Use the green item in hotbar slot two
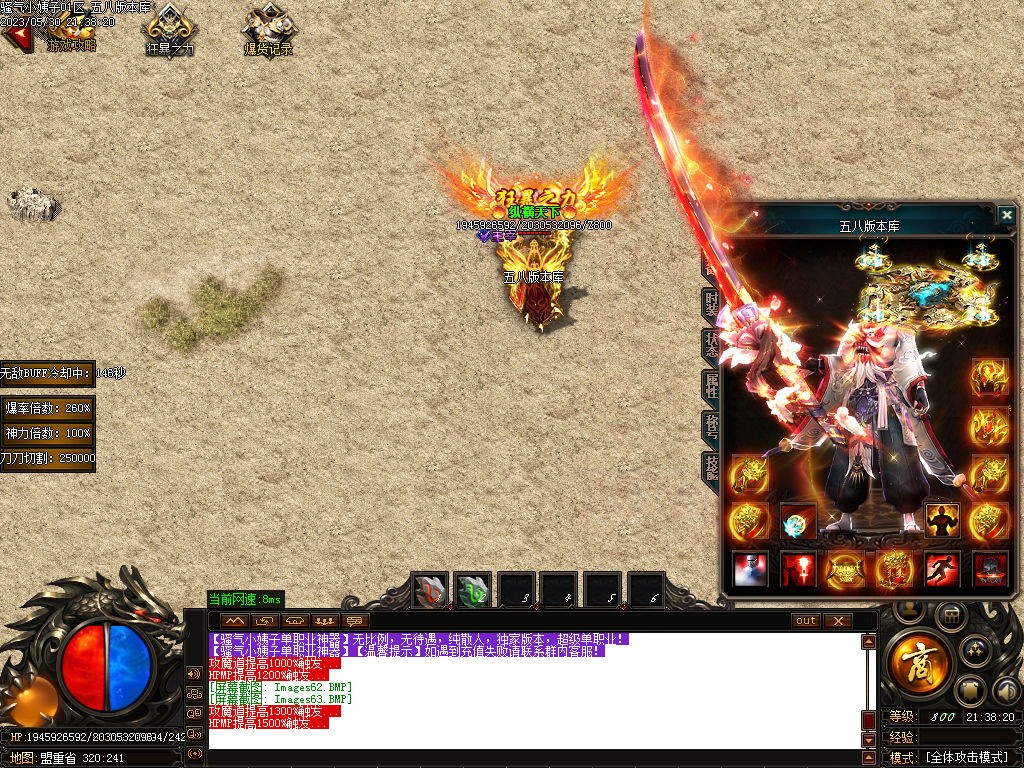Viewport: 1024px width, 768px height. pos(473,591)
